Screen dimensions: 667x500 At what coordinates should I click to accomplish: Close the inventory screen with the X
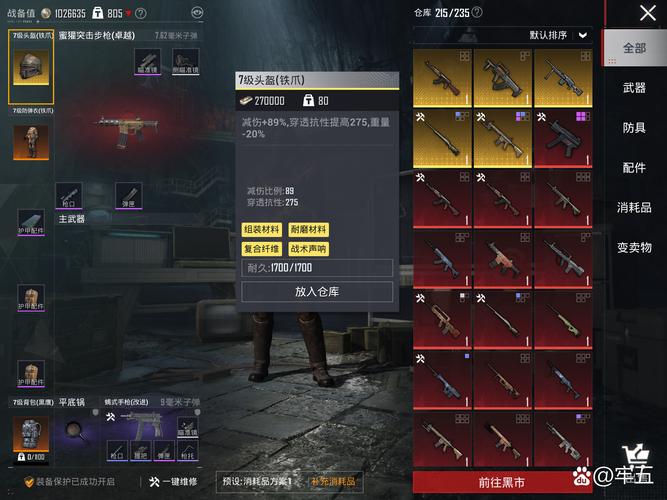(646, 14)
